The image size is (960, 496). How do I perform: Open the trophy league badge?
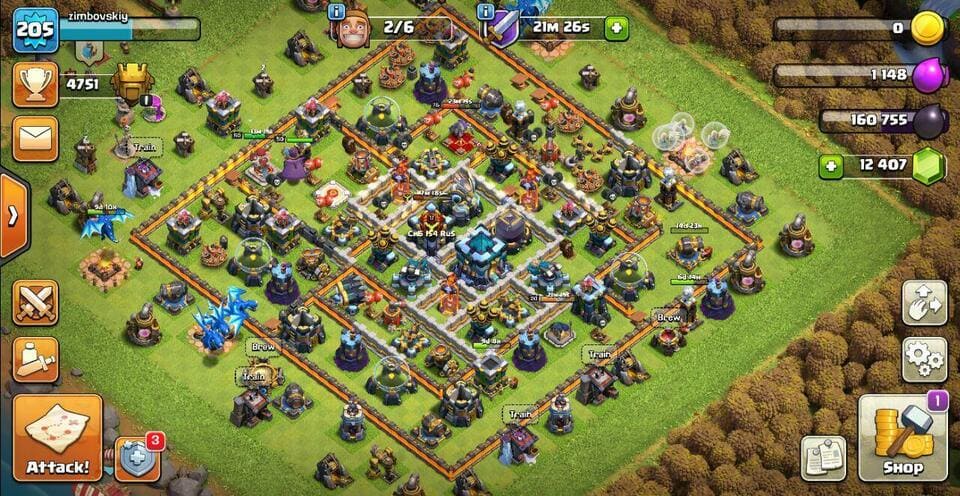[x=132, y=84]
